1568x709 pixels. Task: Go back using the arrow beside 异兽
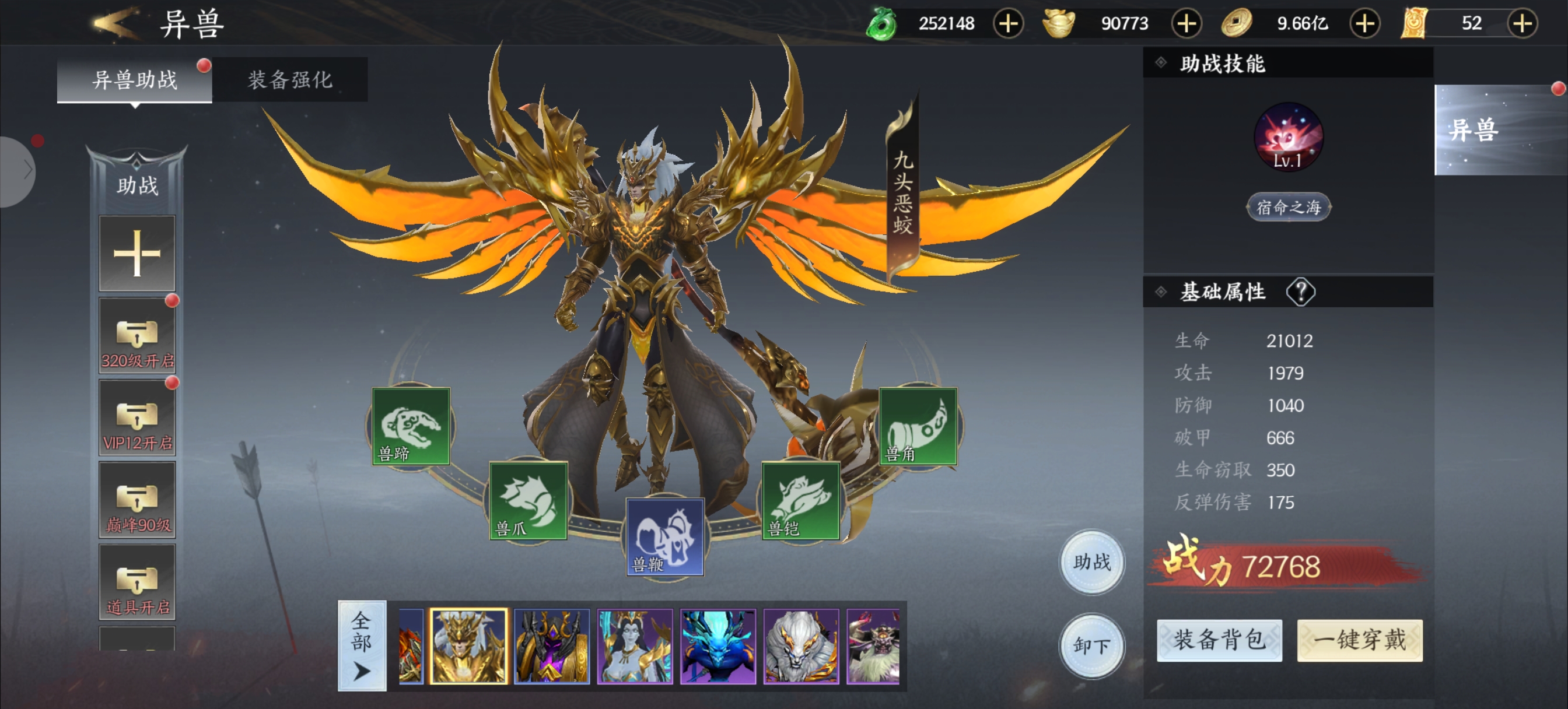click(x=114, y=23)
